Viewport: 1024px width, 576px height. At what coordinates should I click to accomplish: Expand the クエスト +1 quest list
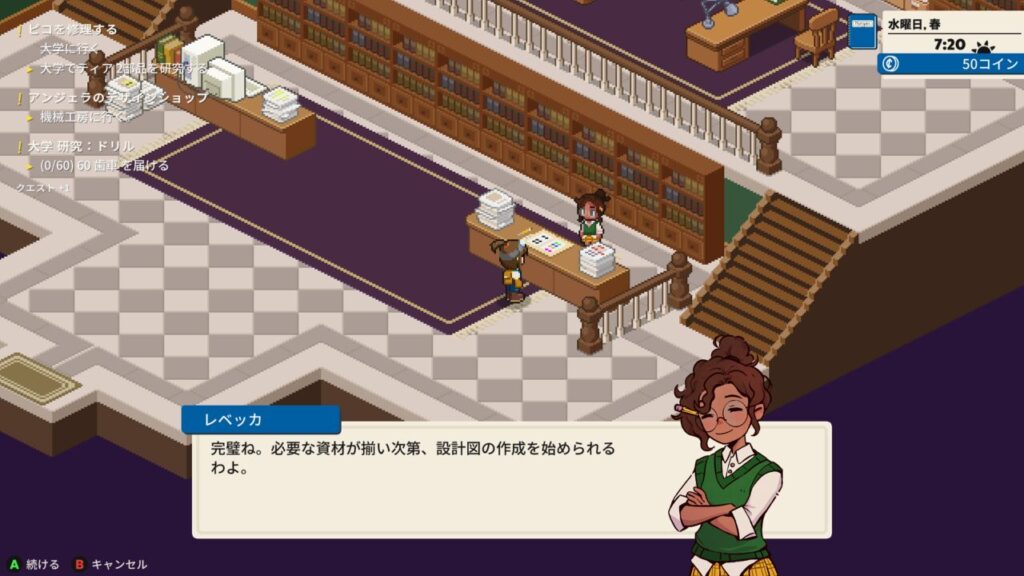coord(43,187)
